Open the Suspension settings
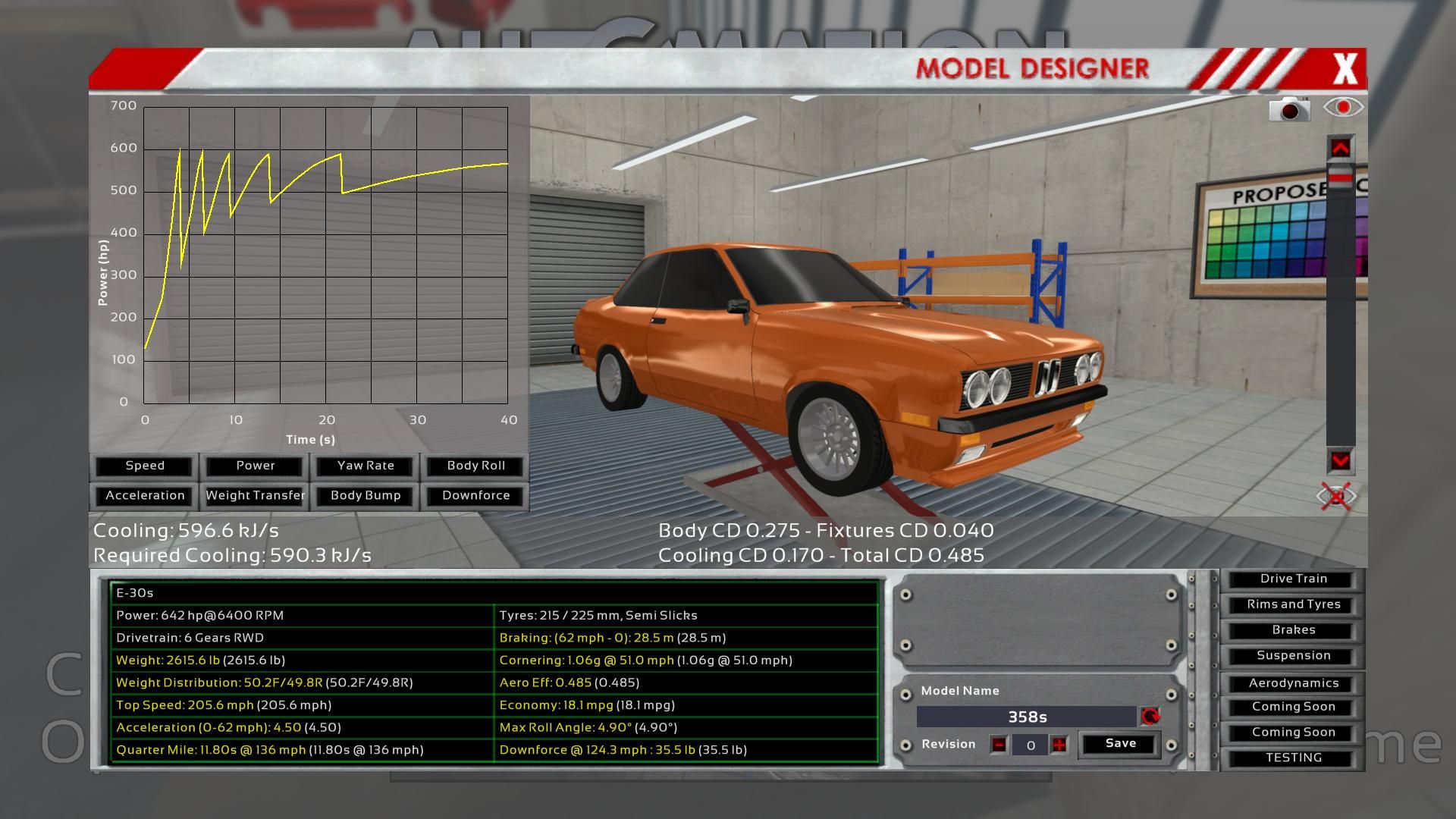This screenshot has width=1456, height=819. 1293,656
